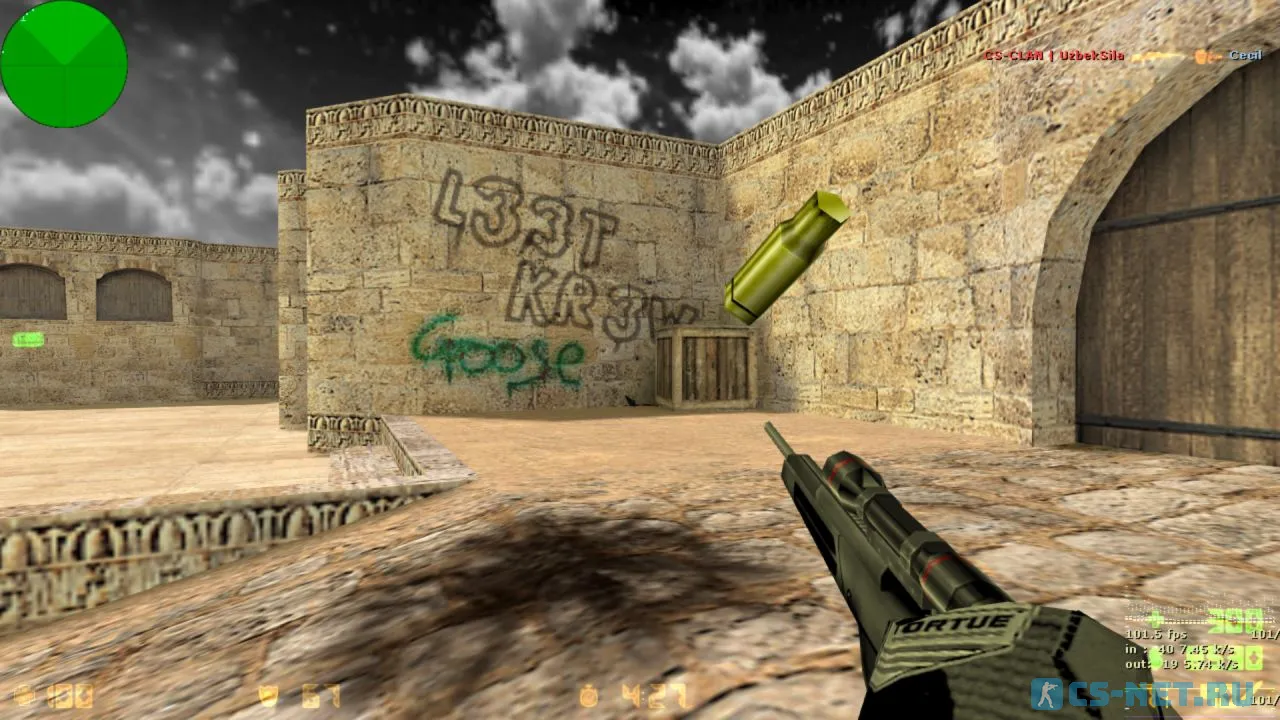Image resolution: width=1280 pixels, height=720 pixels.
Task: Toggle the green radar display
Action: click(x=64, y=63)
